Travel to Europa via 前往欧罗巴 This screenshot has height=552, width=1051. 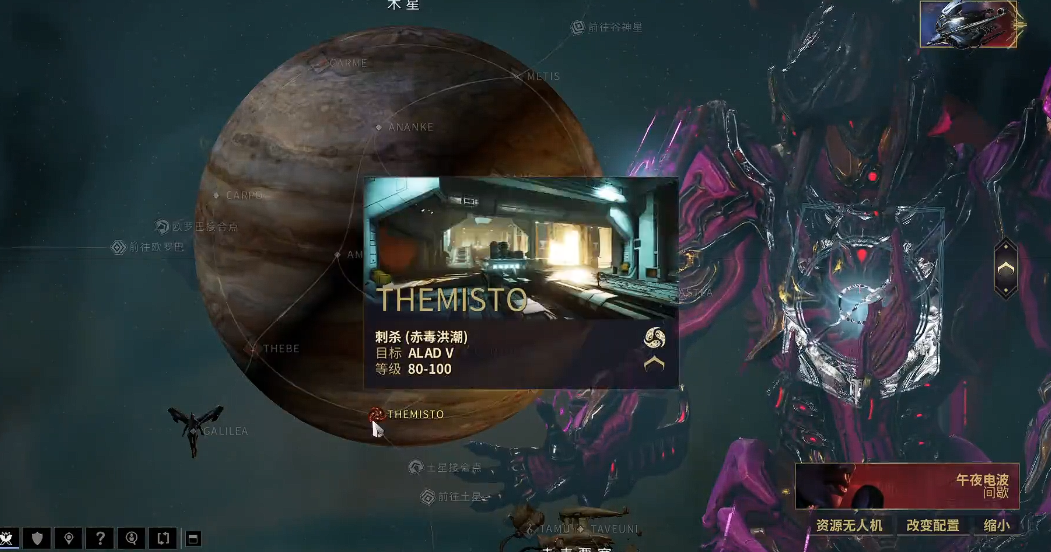pyautogui.click(x=118, y=247)
